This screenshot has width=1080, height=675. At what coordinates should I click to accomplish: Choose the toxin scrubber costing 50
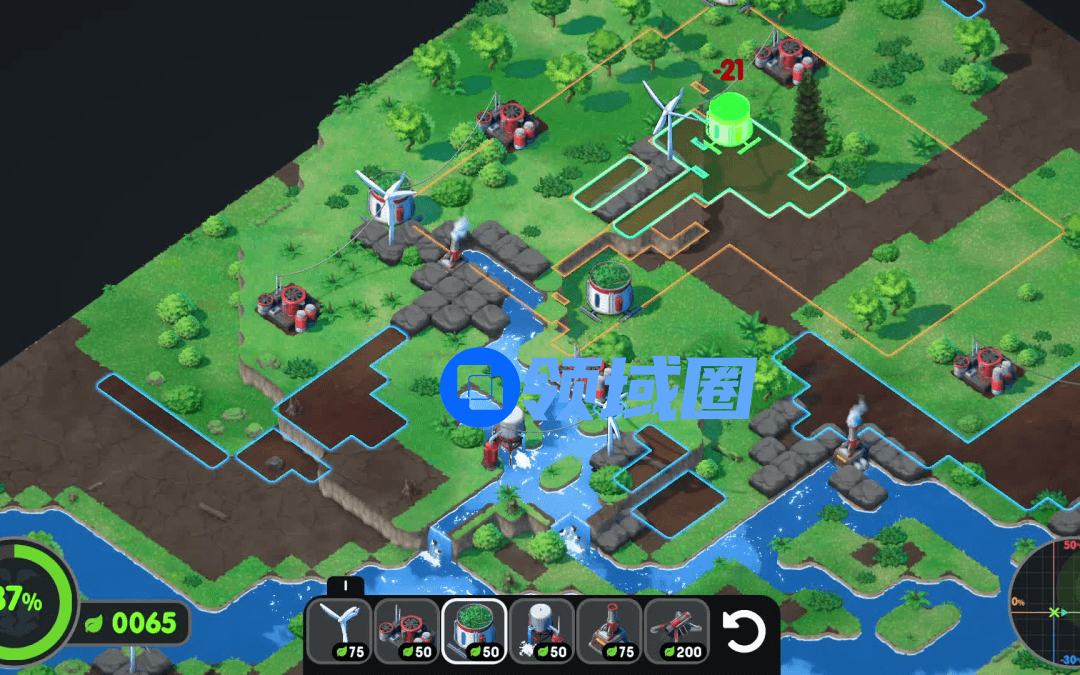tap(407, 631)
